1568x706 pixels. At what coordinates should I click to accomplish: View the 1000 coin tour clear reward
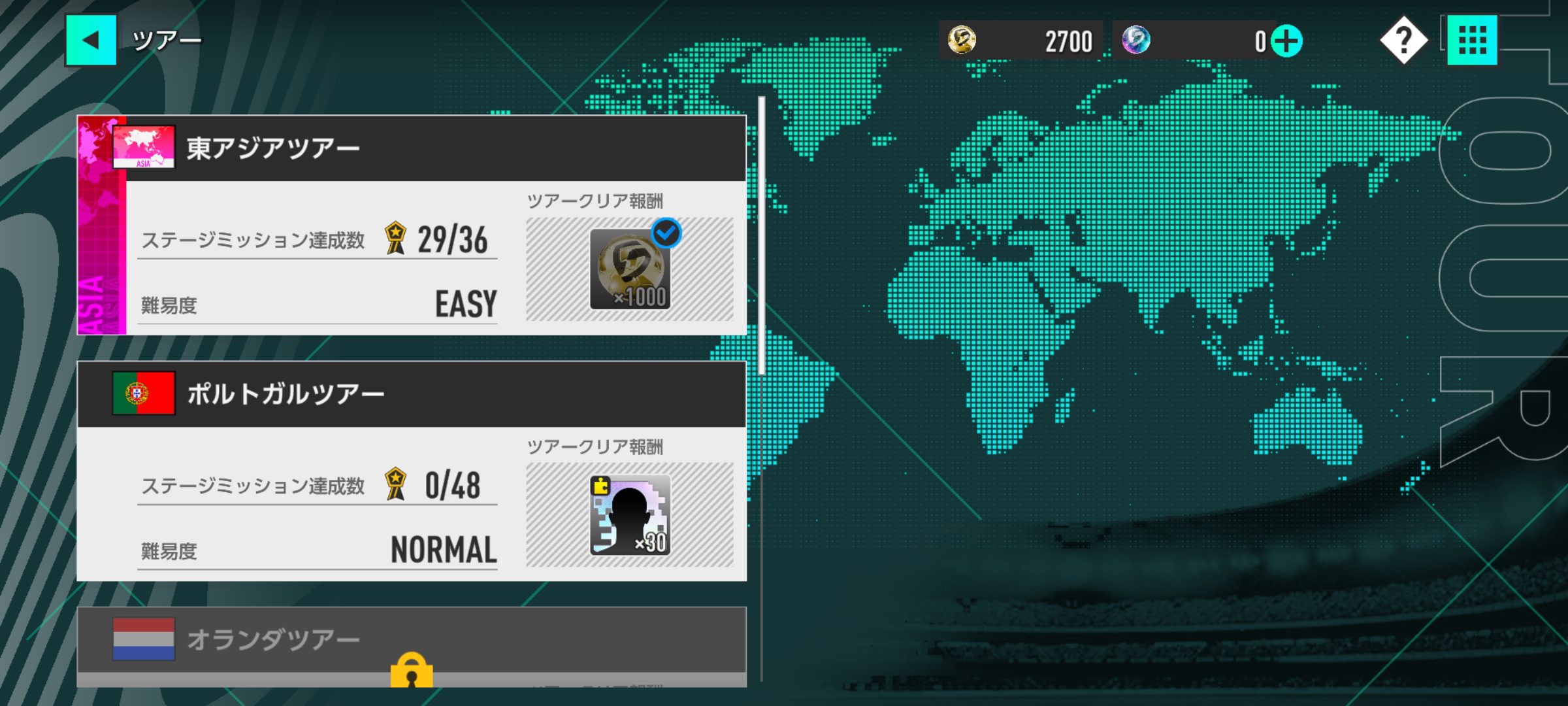[630, 269]
